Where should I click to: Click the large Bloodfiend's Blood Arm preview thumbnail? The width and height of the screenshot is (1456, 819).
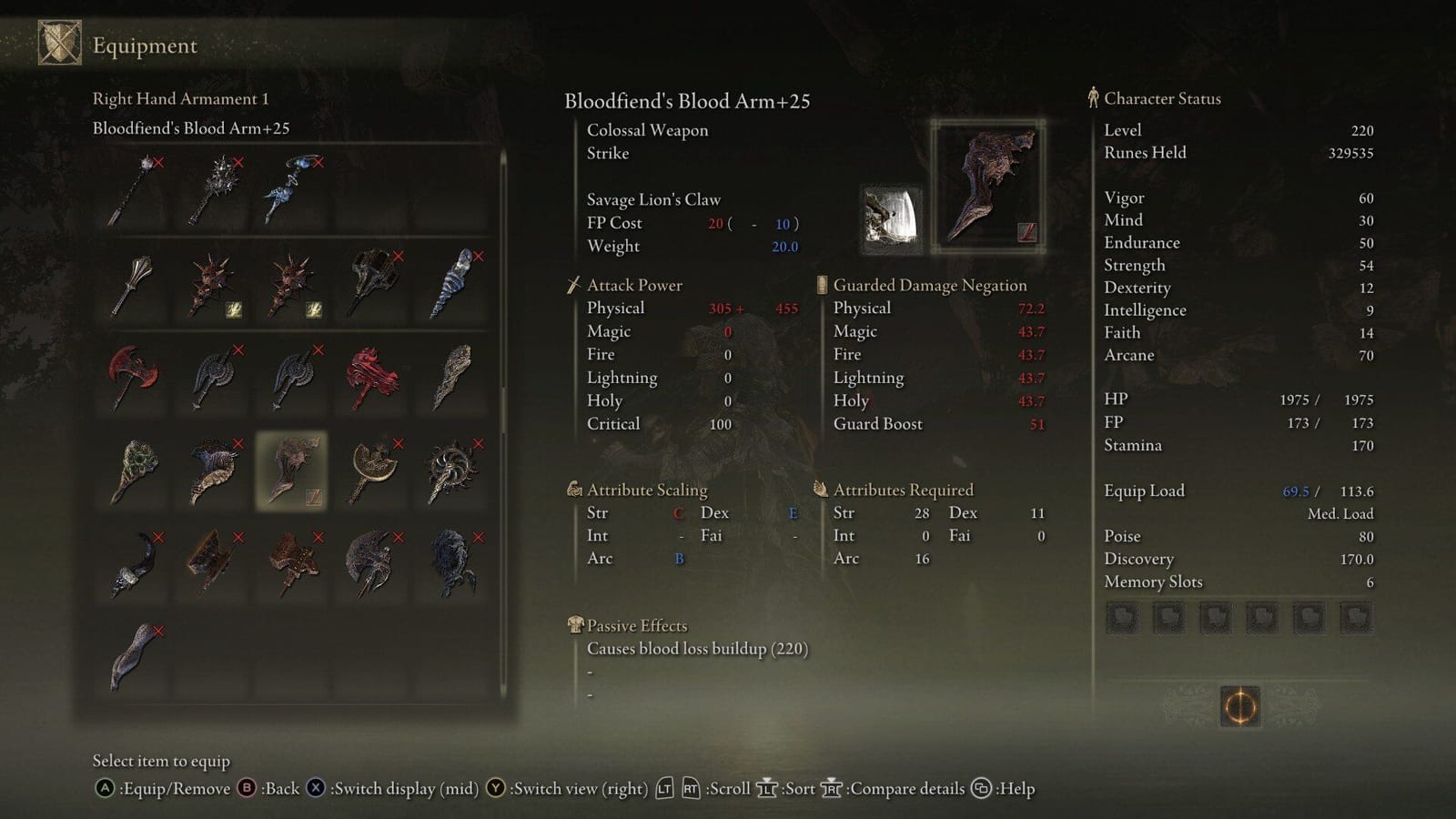[989, 185]
